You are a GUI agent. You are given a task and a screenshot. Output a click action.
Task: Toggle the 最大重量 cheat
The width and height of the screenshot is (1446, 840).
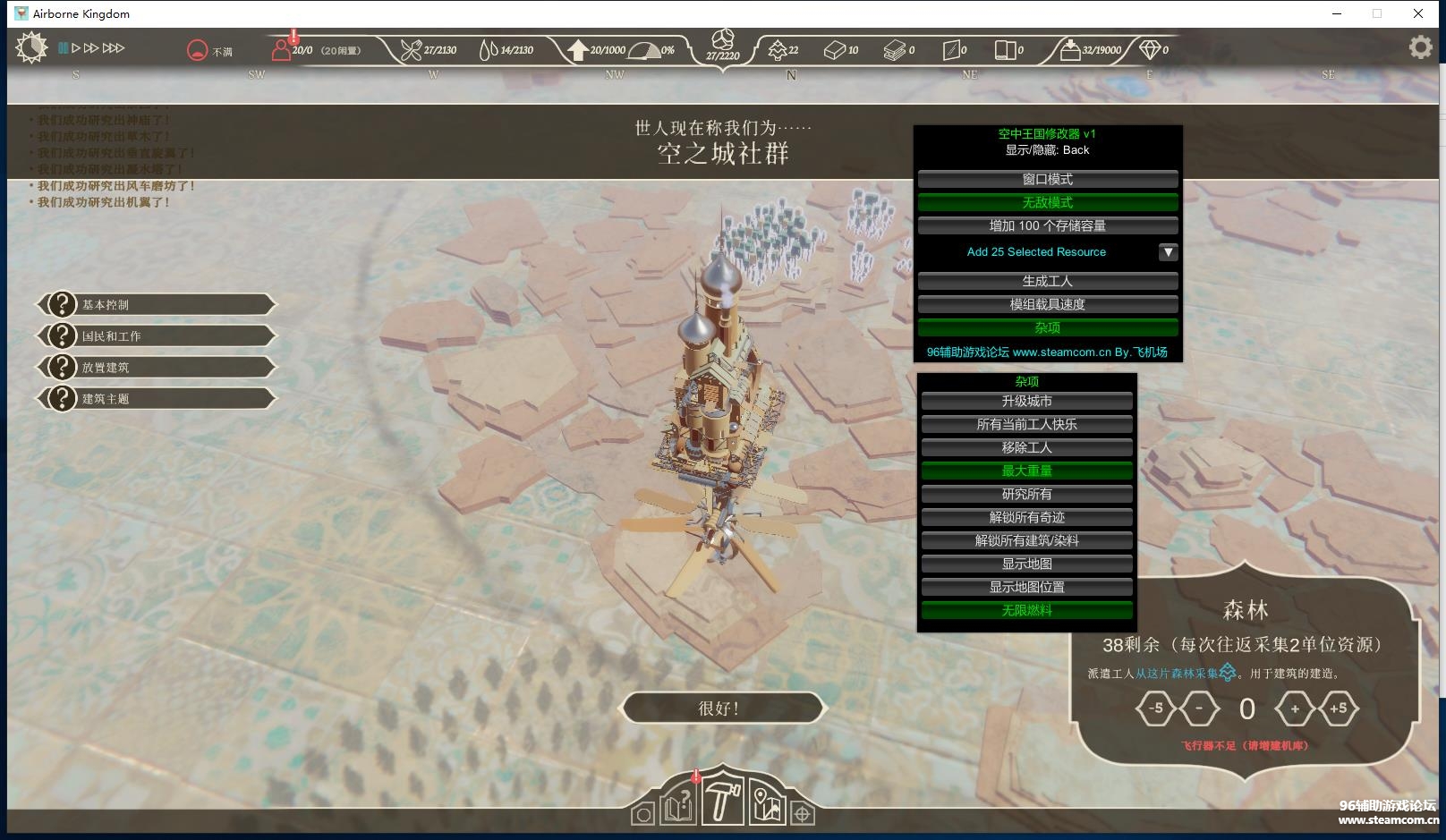click(1026, 471)
